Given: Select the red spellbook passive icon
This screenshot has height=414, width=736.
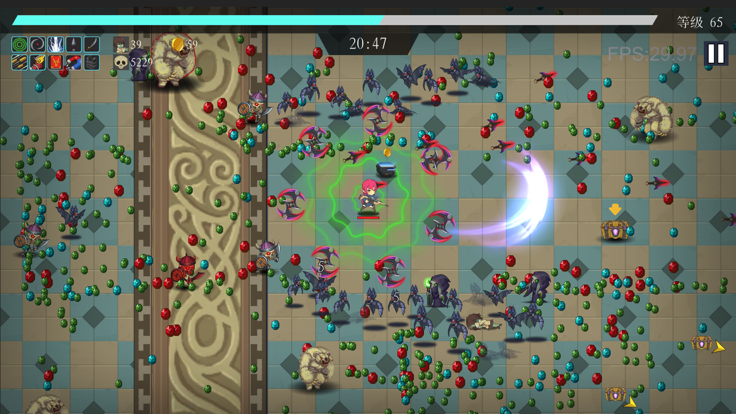Looking at the screenshot, I should pyautogui.click(x=55, y=63).
